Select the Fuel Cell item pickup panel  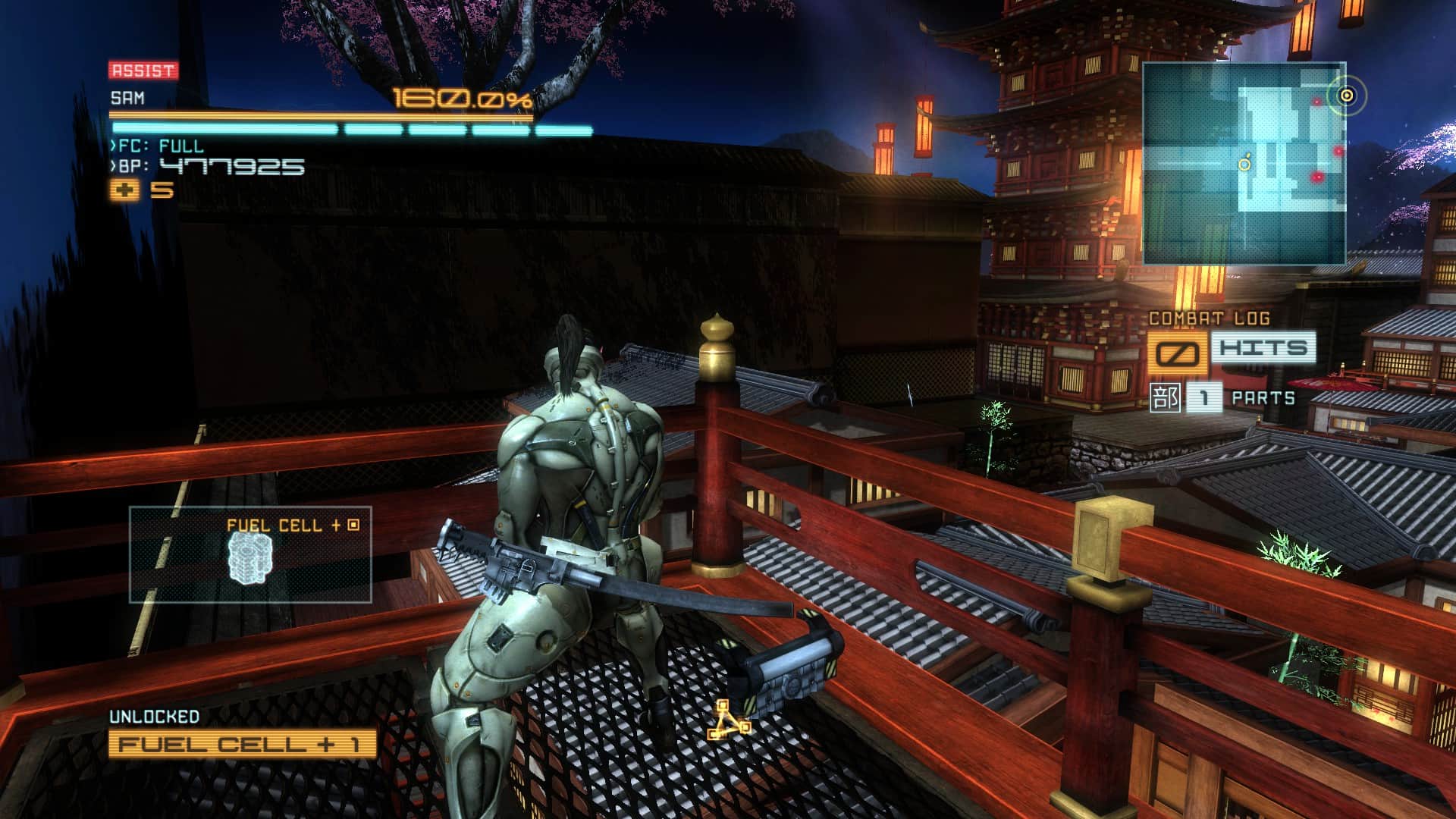point(250,554)
